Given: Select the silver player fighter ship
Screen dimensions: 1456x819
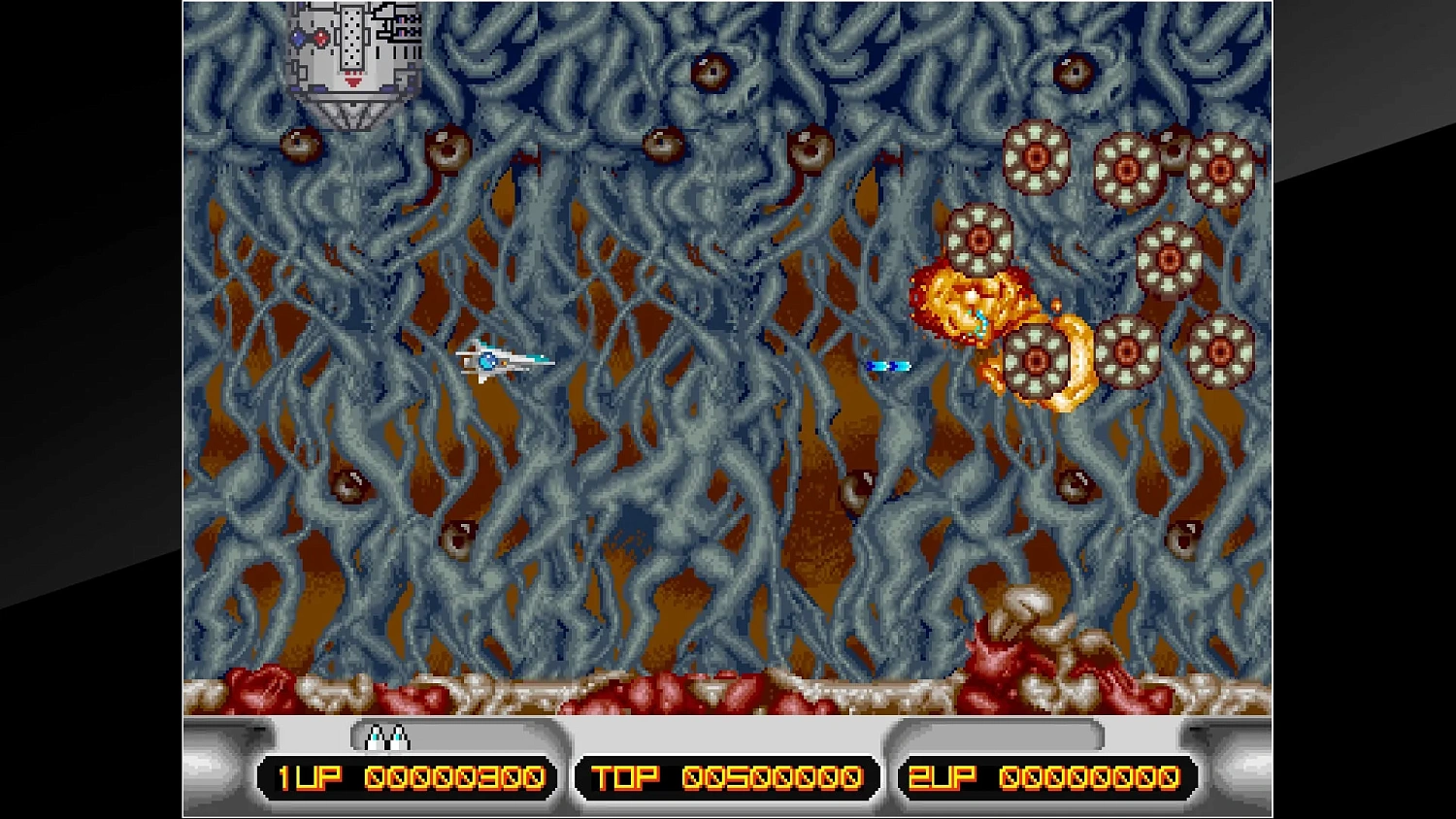Looking at the screenshot, I should [x=507, y=361].
